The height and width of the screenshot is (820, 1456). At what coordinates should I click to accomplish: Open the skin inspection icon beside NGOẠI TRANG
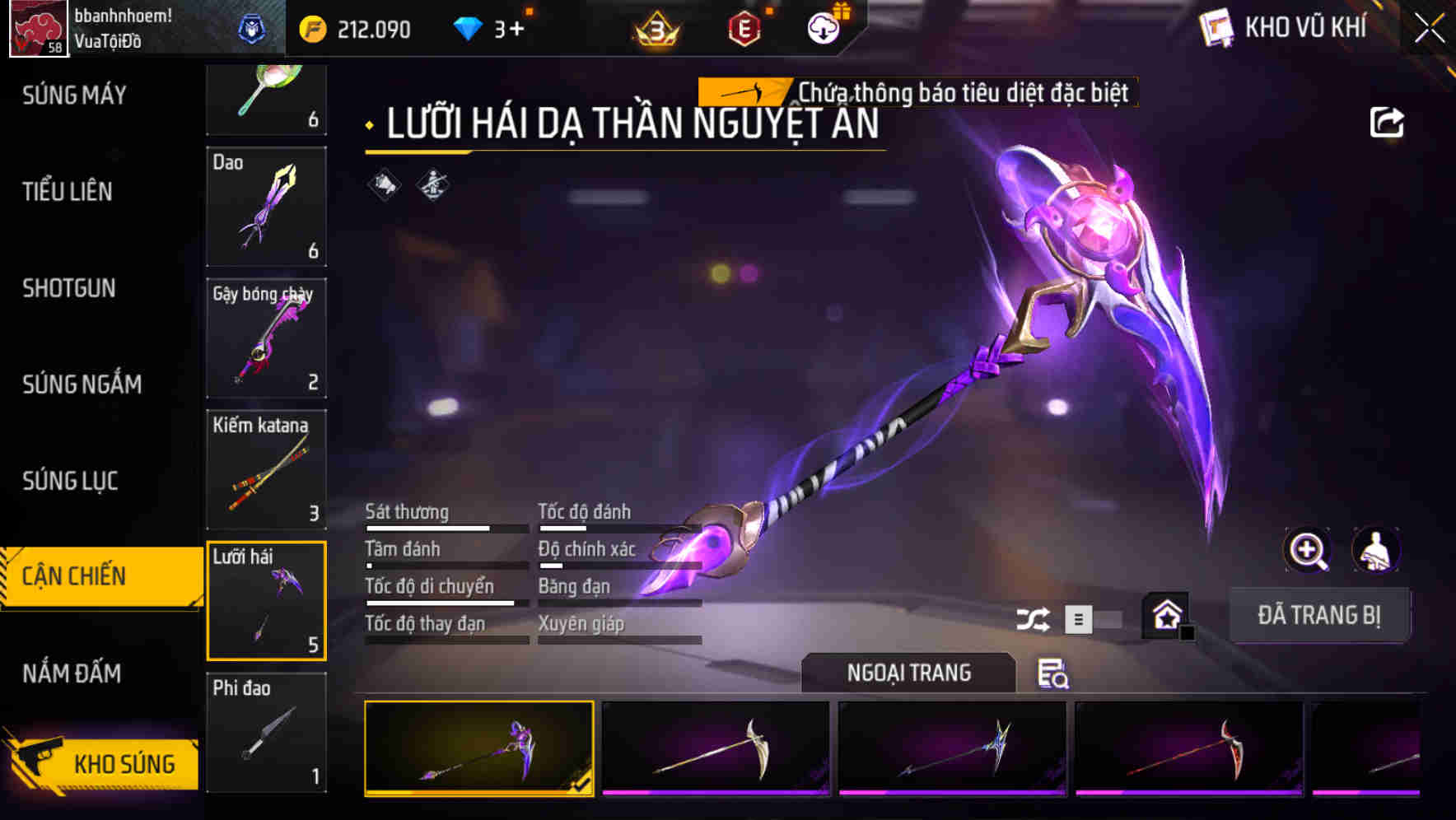point(1054,673)
